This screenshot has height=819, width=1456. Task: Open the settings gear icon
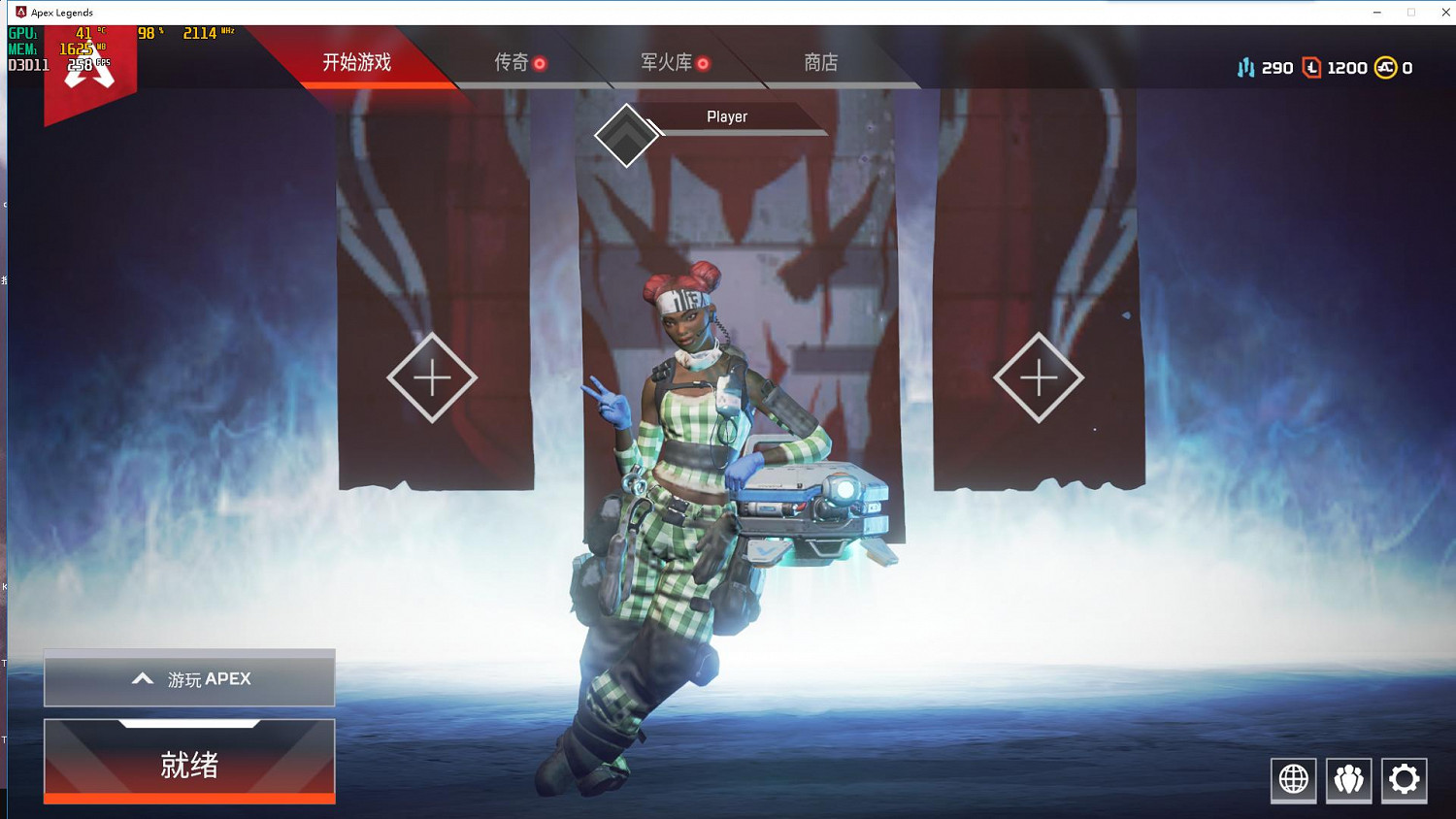click(1404, 778)
